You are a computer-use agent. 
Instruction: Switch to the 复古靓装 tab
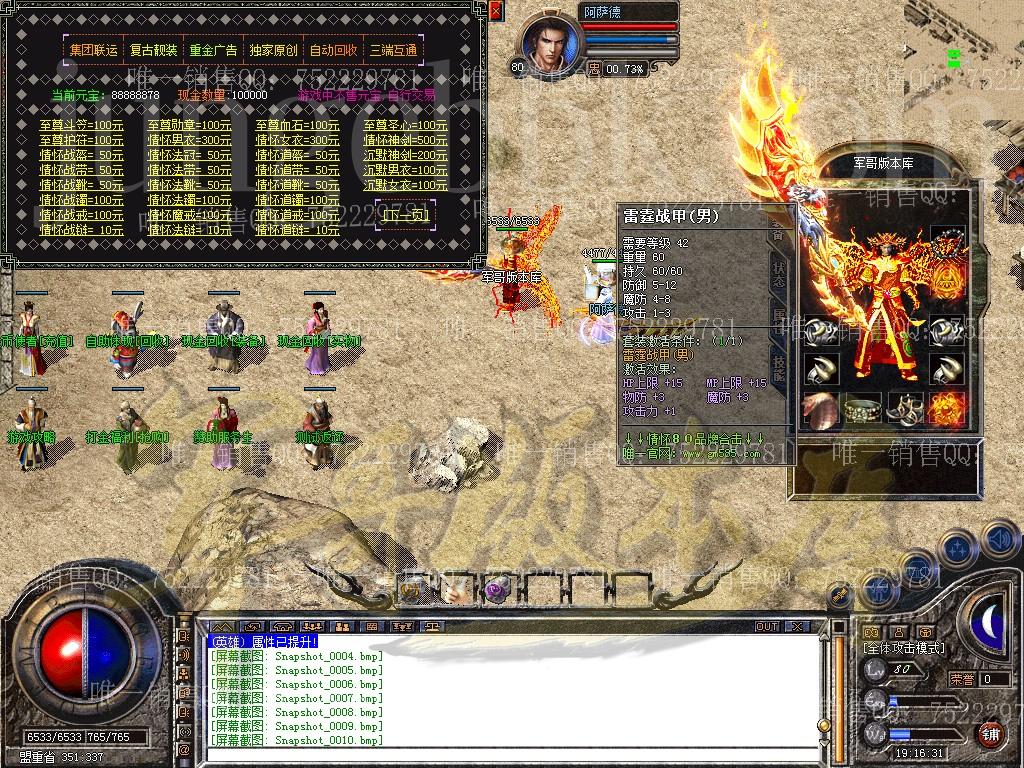click(154, 51)
